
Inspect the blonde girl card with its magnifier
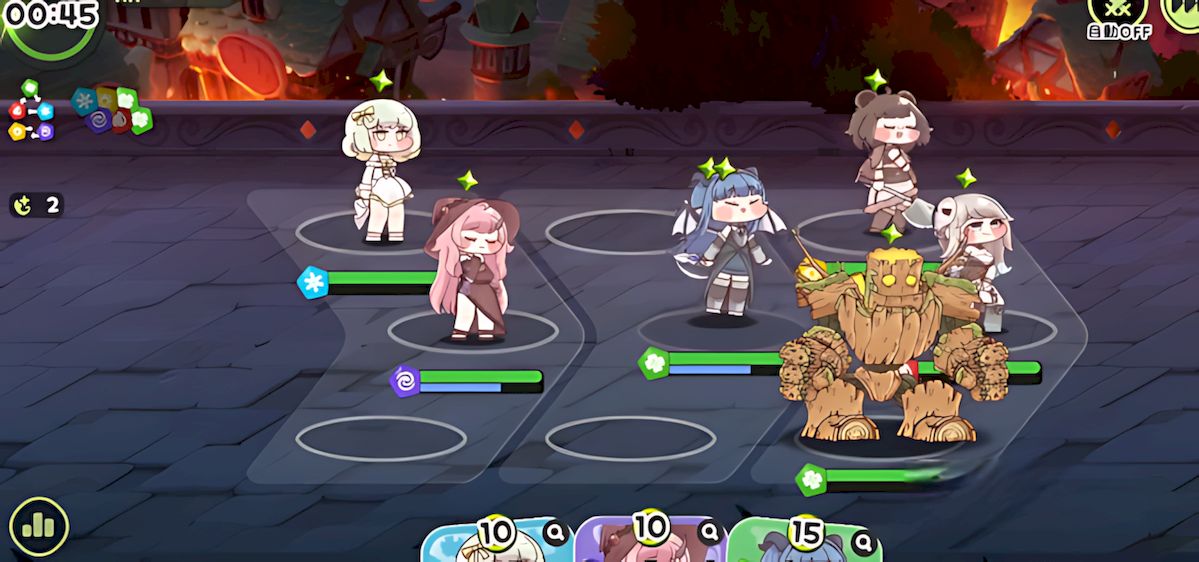point(556,534)
